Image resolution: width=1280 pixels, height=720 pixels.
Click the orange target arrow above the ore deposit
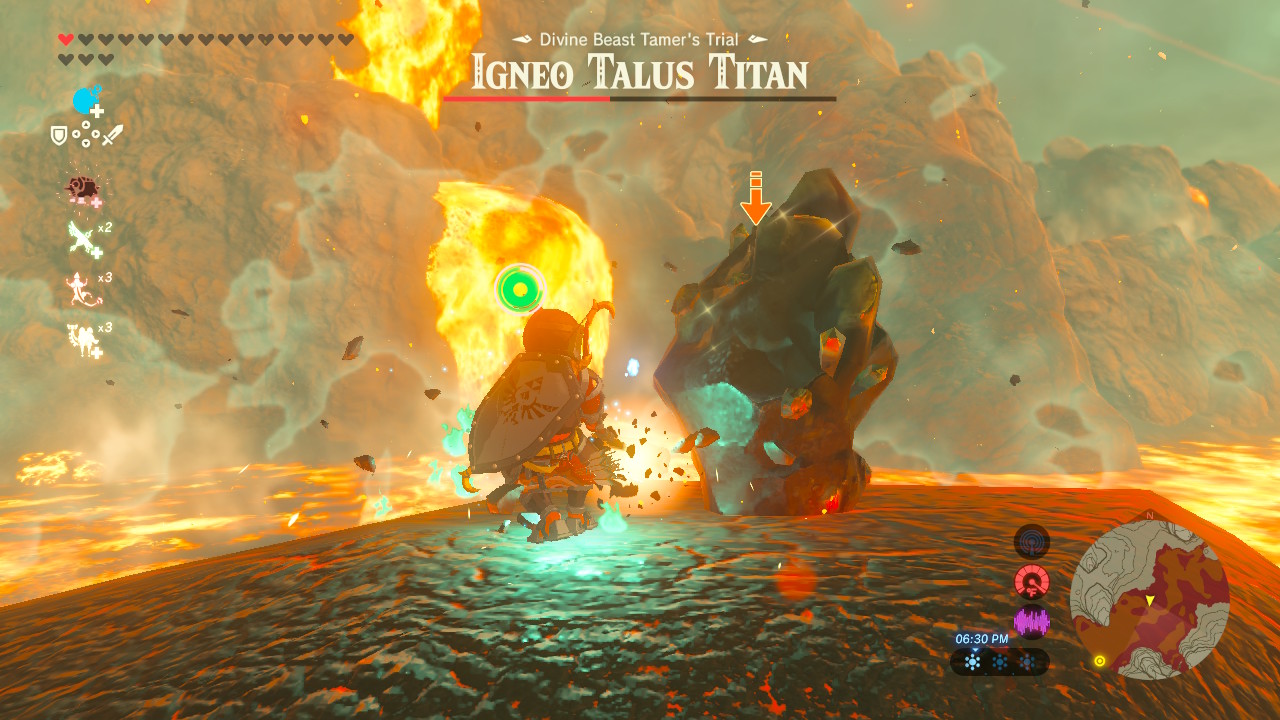click(x=755, y=200)
